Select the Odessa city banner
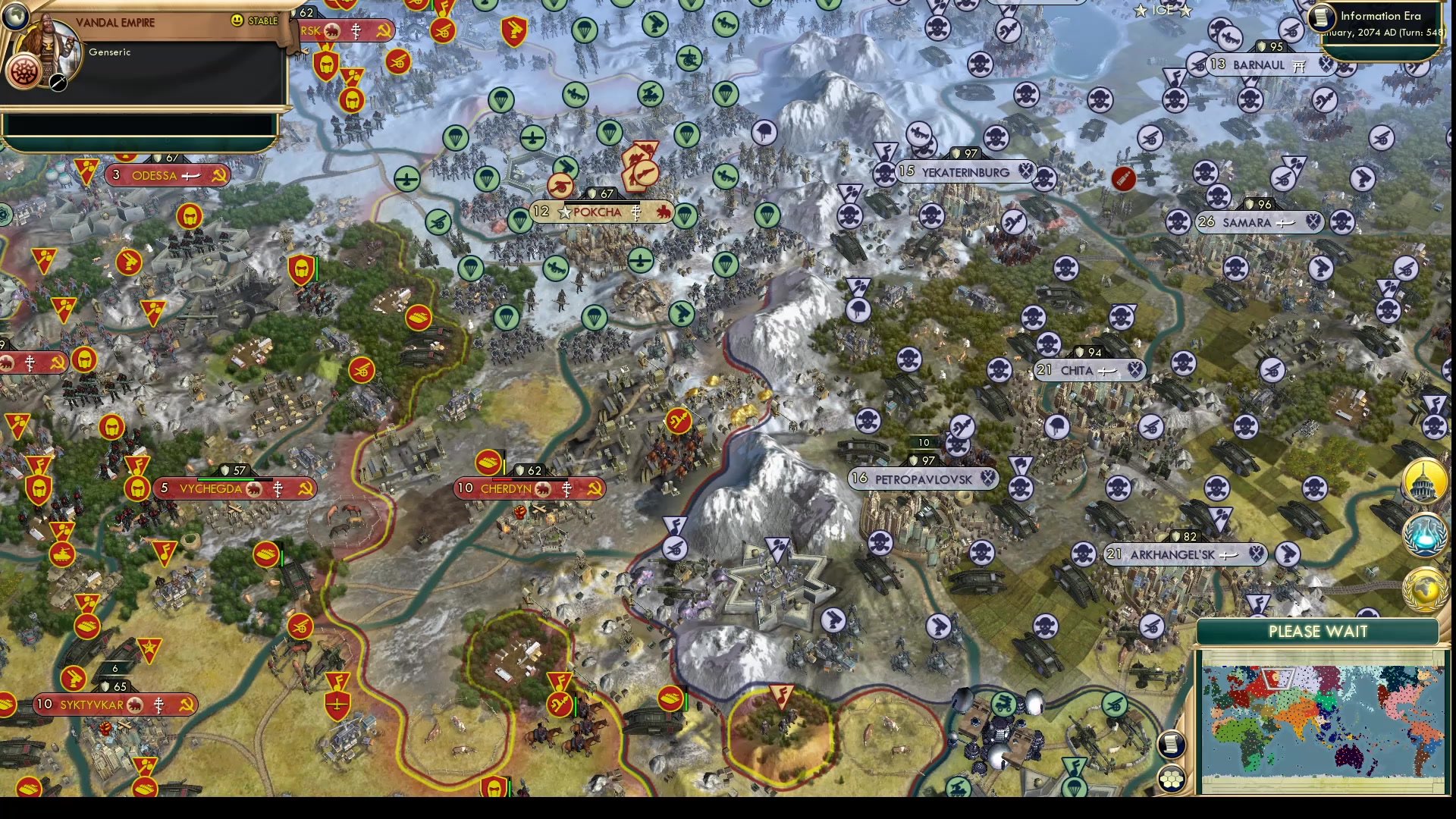1456x819 pixels. coord(161,175)
